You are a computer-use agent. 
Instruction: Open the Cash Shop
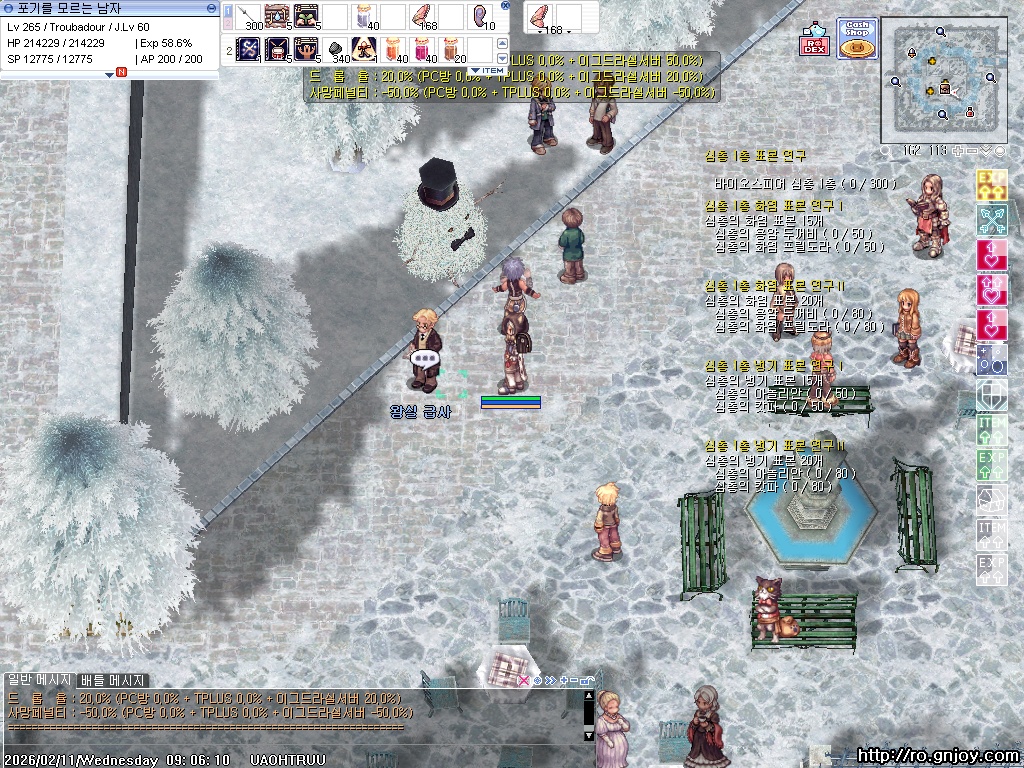point(856,39)
